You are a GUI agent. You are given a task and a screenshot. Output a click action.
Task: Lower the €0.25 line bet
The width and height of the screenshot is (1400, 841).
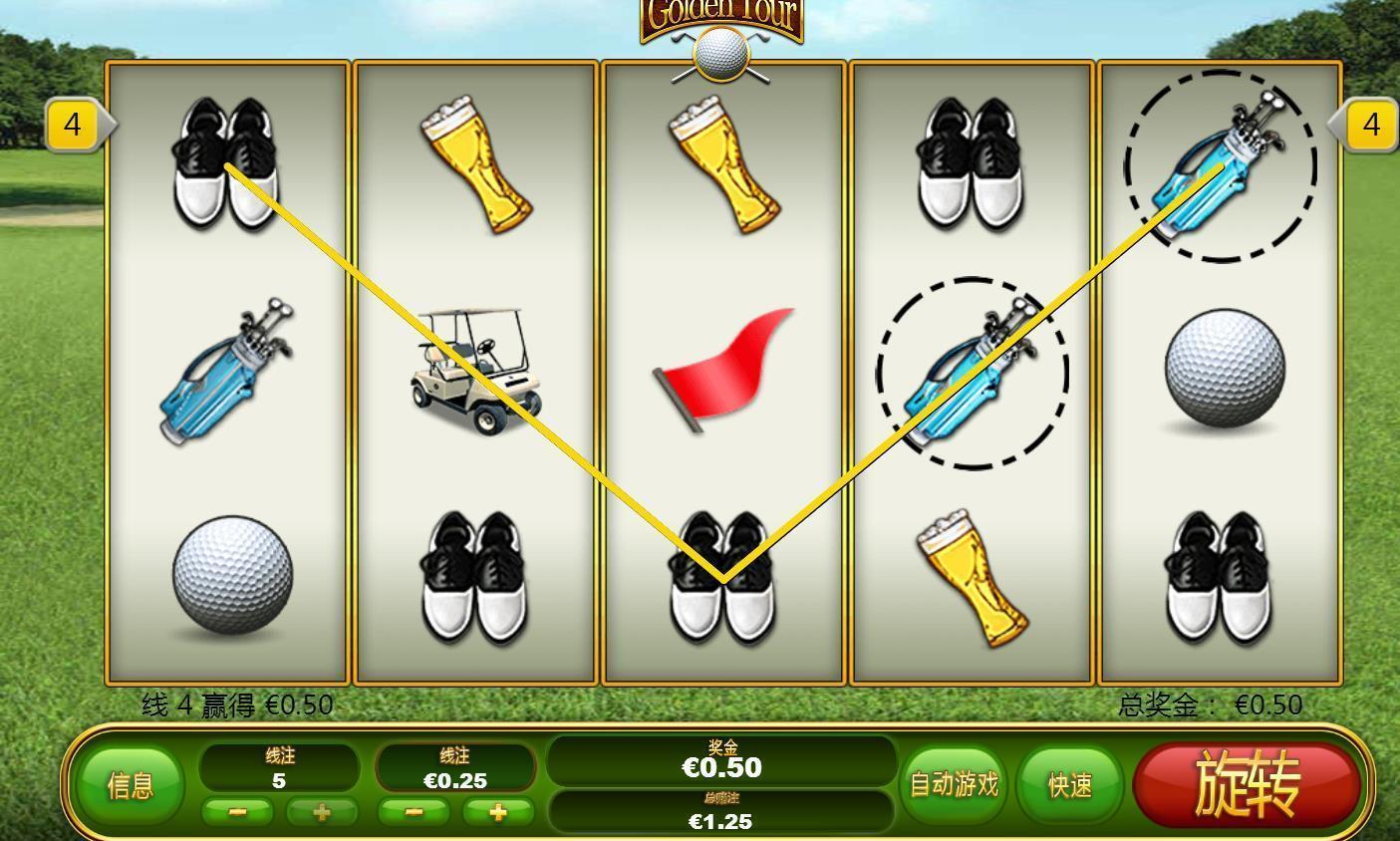point(414,812)
